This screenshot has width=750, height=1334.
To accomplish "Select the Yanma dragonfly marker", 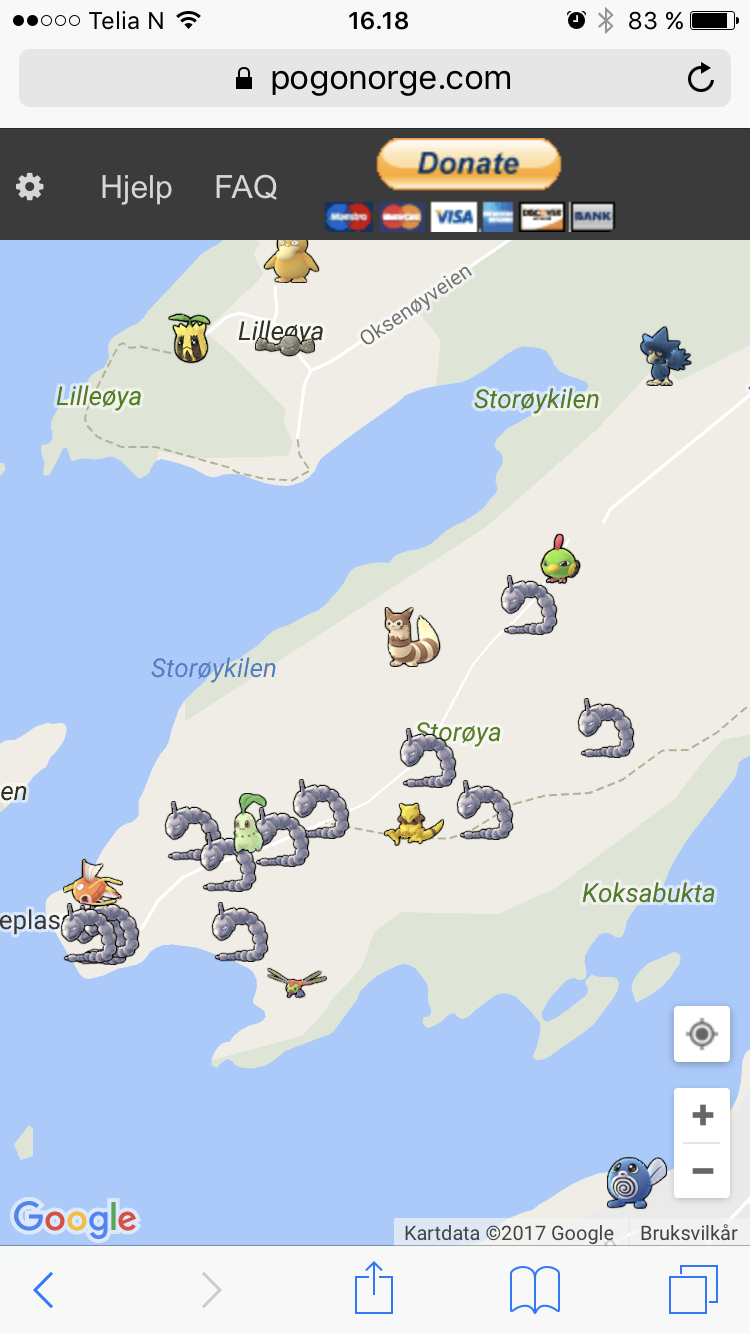I will pyautogui.click(x=297, y=981).
